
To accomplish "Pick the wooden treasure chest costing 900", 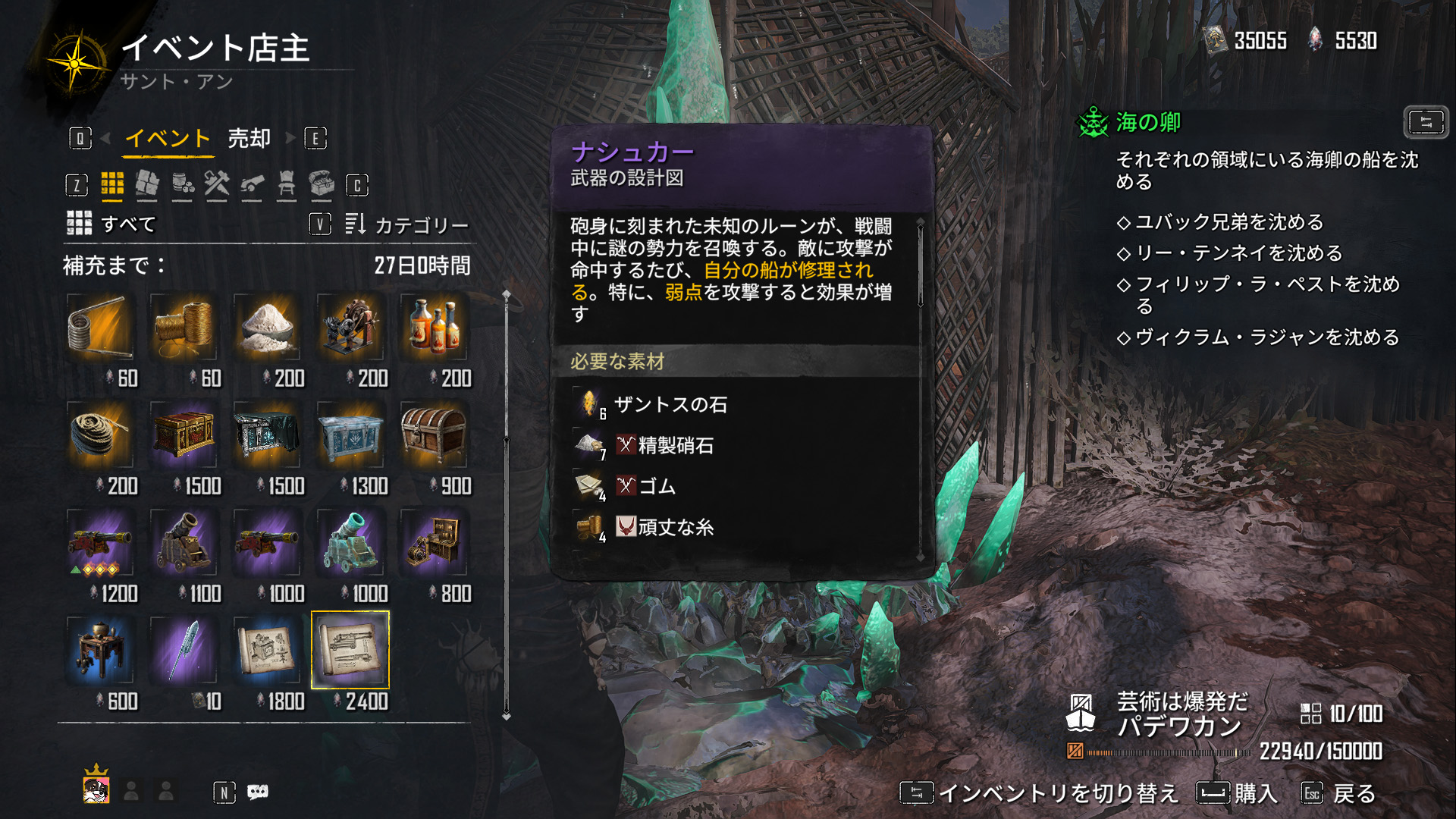I will 434,435.
